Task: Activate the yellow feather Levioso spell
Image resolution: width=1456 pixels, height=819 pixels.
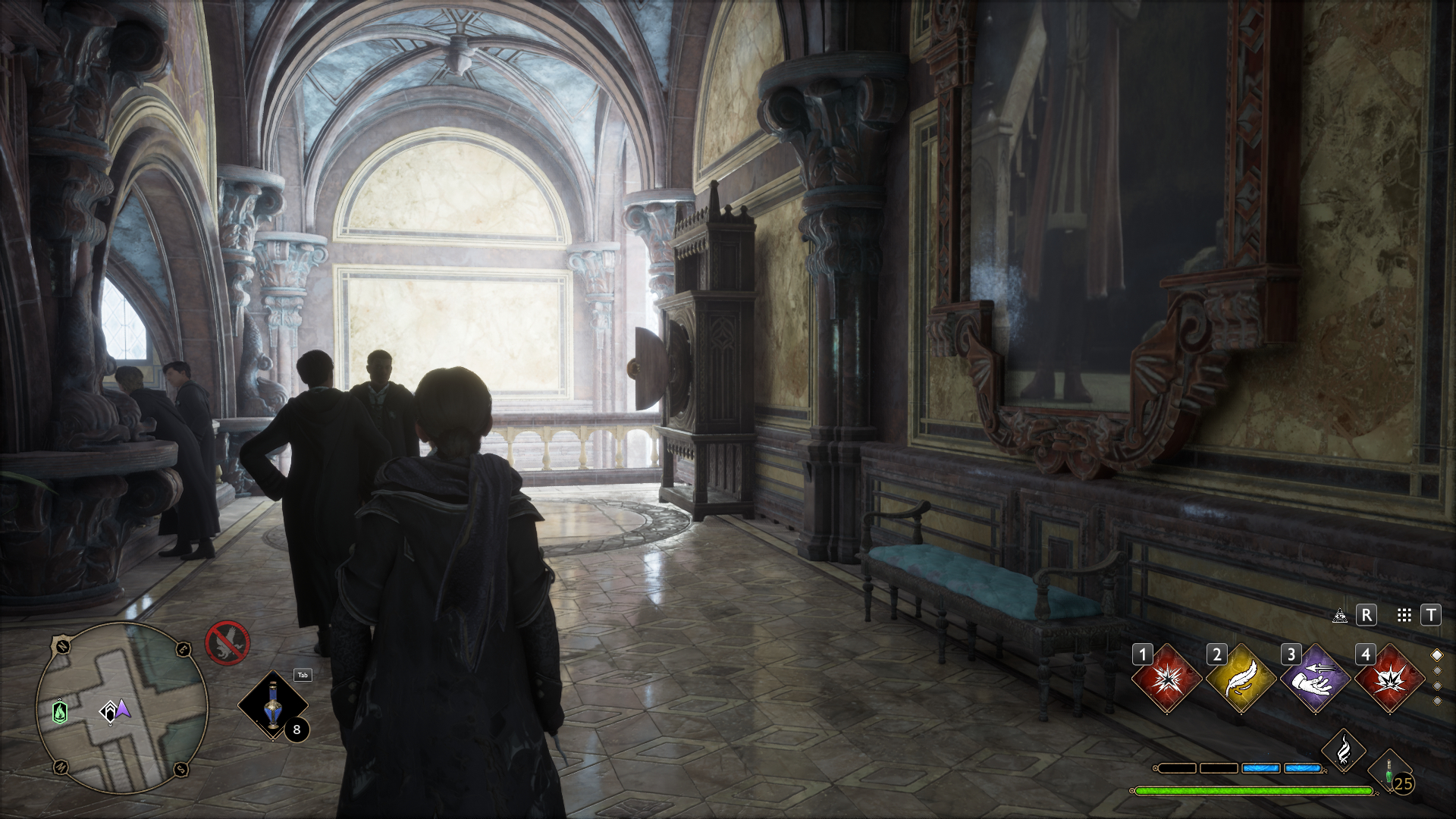Action: (x=1241, y=679)
